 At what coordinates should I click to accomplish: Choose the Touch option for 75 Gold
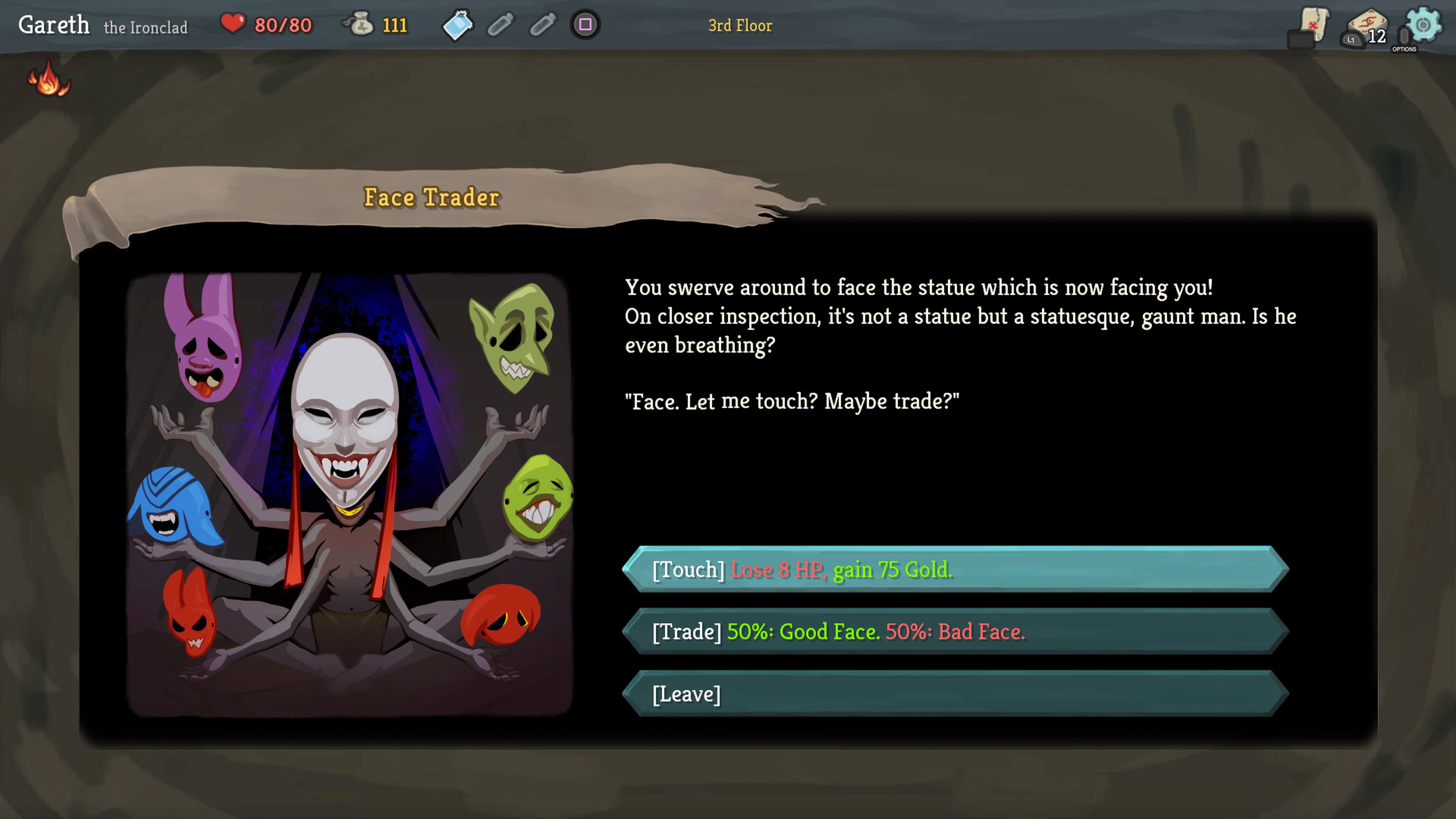pyautogui.click(x=955, y=569)
